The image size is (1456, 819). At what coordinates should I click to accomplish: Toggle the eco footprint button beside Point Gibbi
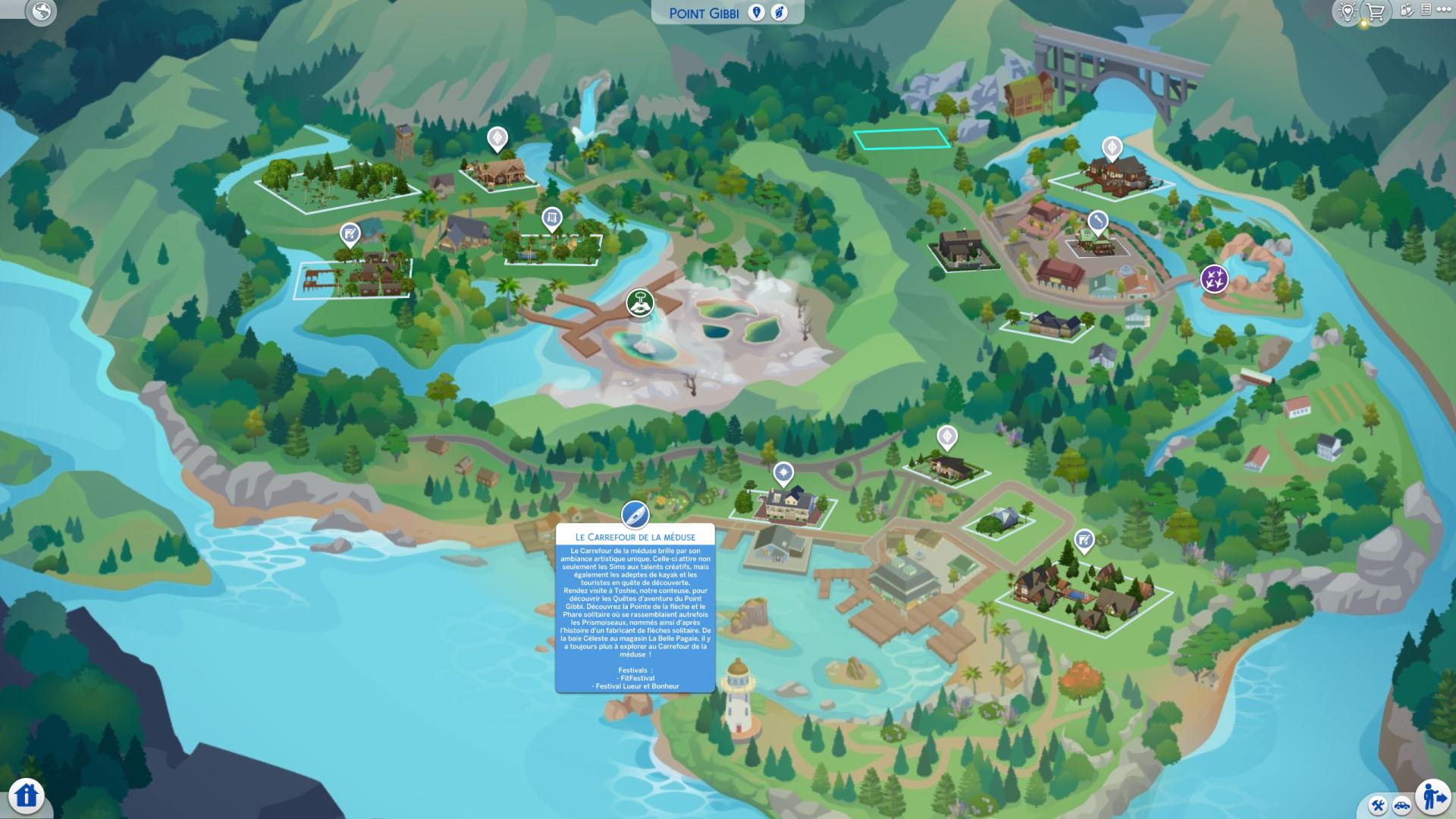[x=779, y=12]
